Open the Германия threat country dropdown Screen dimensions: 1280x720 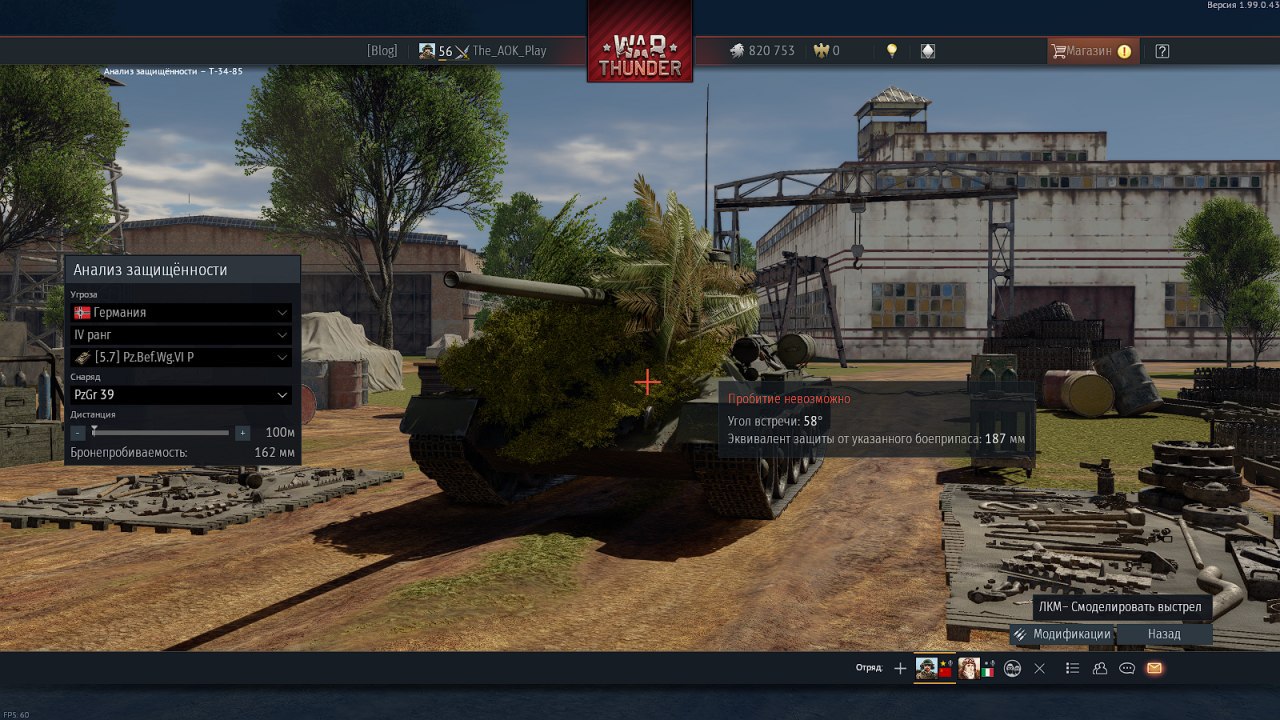(182, 312)
